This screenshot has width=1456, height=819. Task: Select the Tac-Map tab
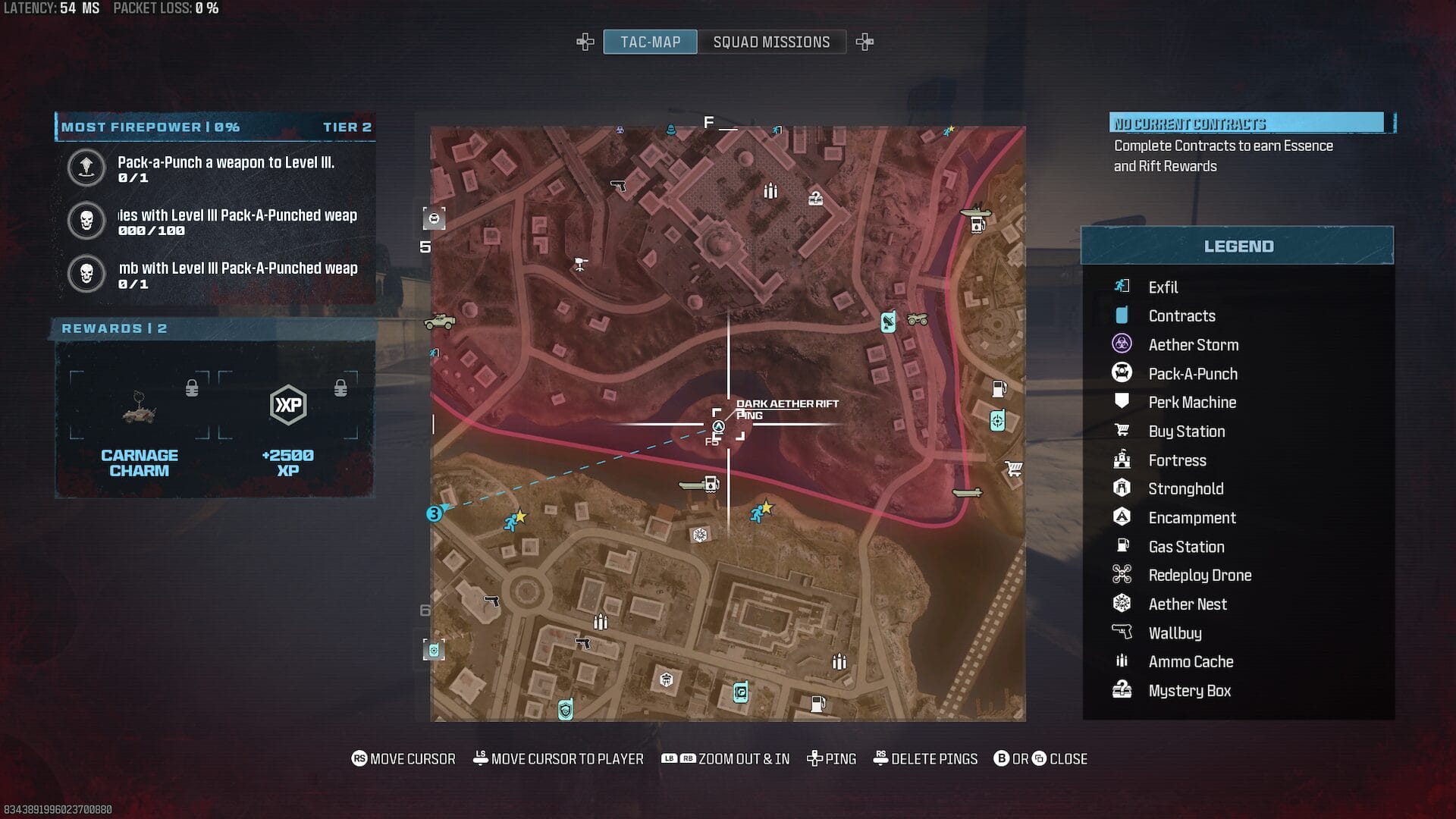(x=650, y=42)
